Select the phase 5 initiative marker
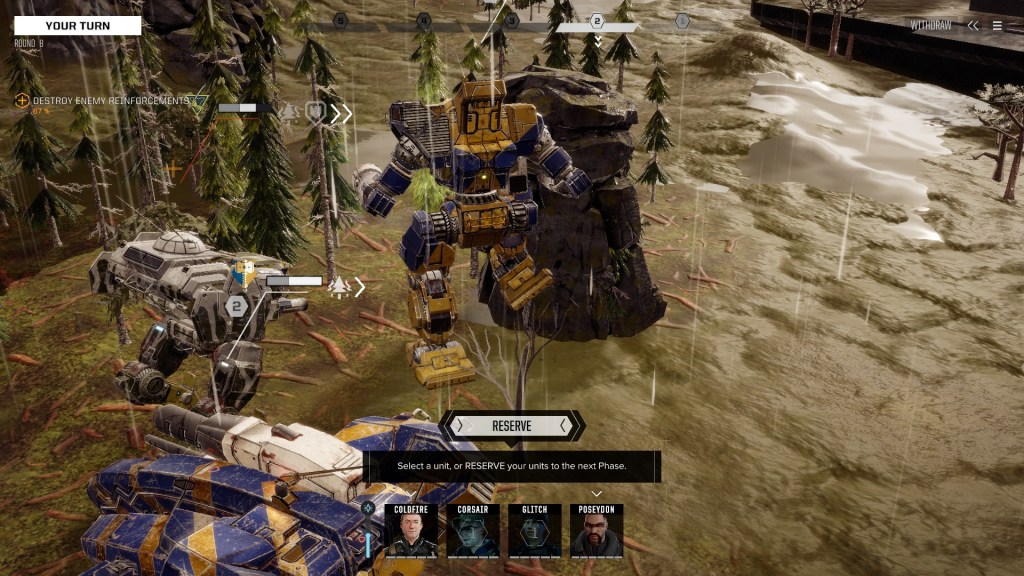This screenshot has width=1024, height=576. pyautogui.click(x=340, y=20)
